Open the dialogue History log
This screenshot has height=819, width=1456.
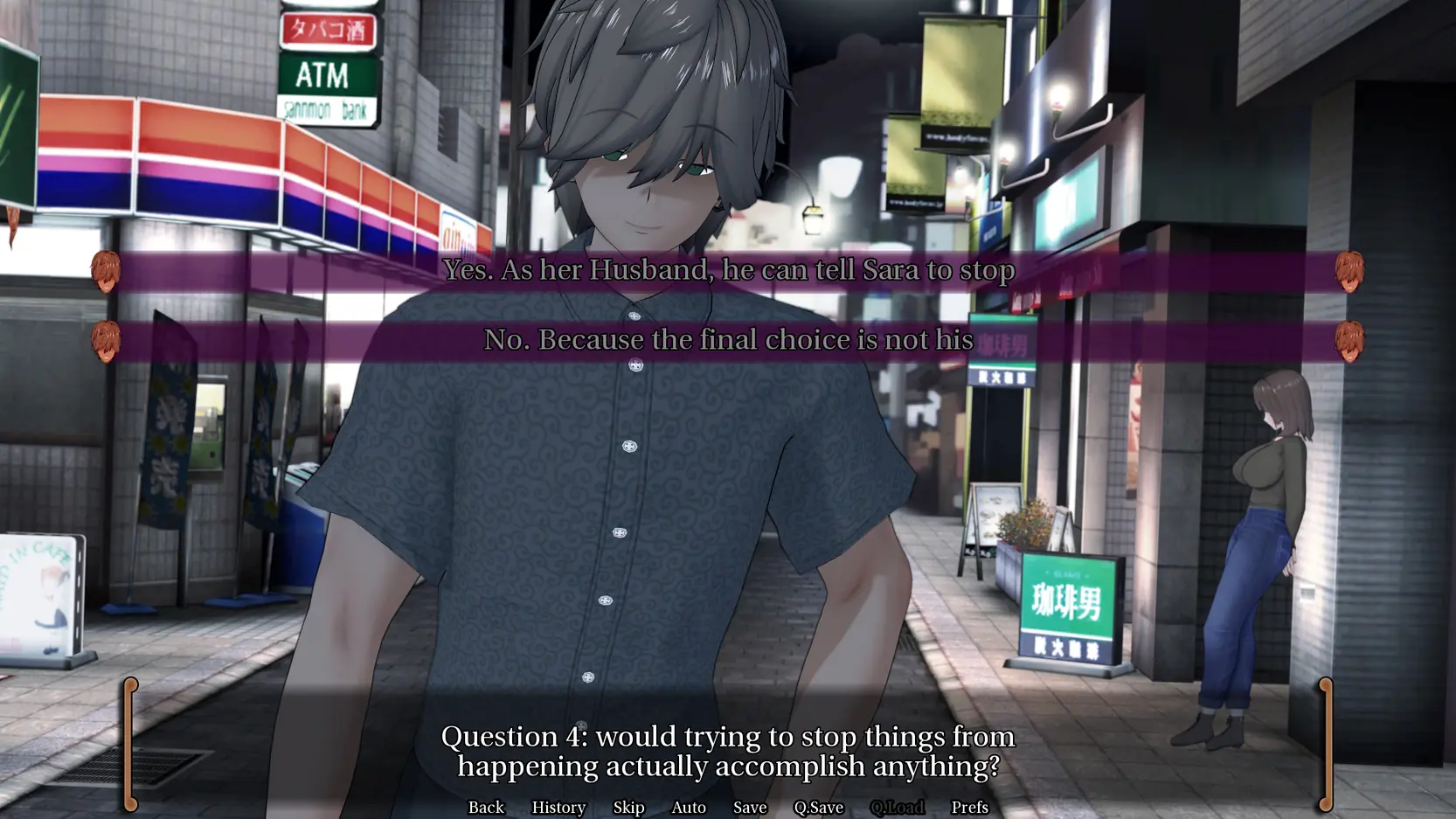click(x=558, y=807)
